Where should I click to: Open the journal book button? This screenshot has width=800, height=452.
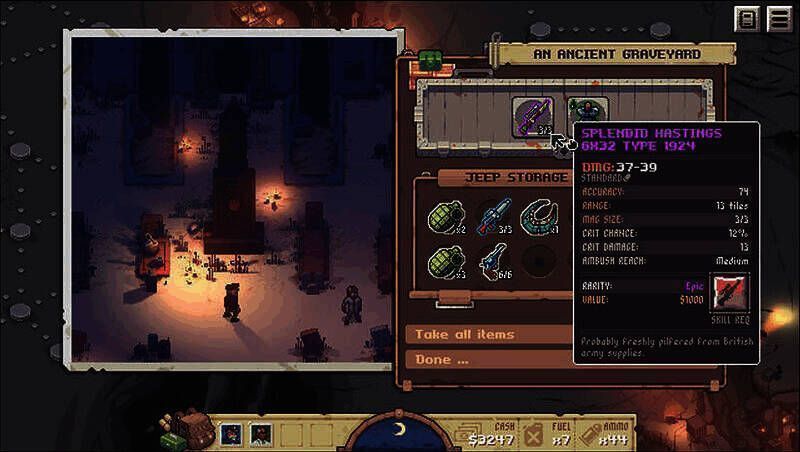pyautogui.click(x=746, y=20)
